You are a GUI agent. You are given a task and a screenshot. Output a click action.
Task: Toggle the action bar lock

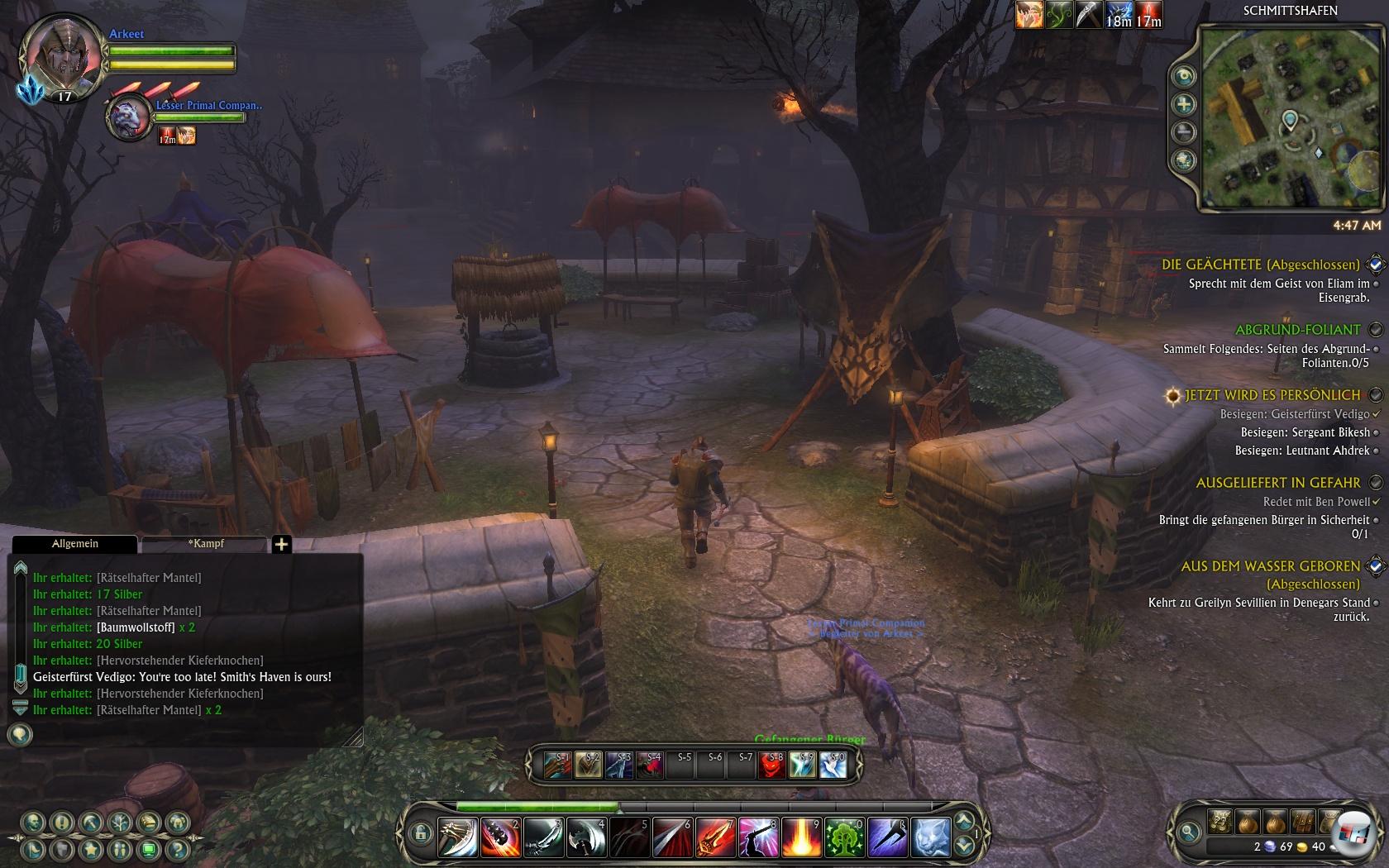421,832
